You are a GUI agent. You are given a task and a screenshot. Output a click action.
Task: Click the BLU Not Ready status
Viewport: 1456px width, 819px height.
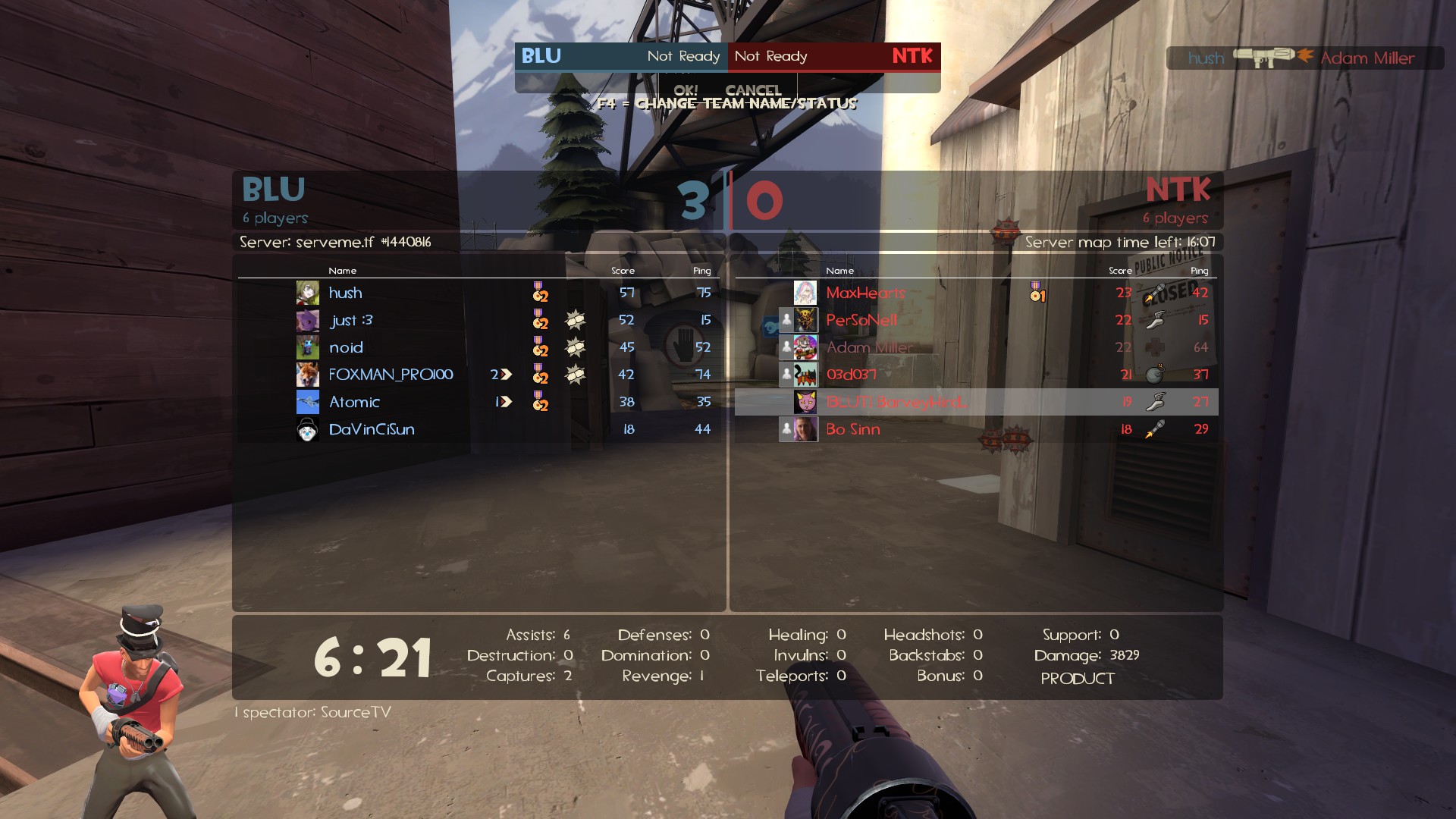pos(683,56)
